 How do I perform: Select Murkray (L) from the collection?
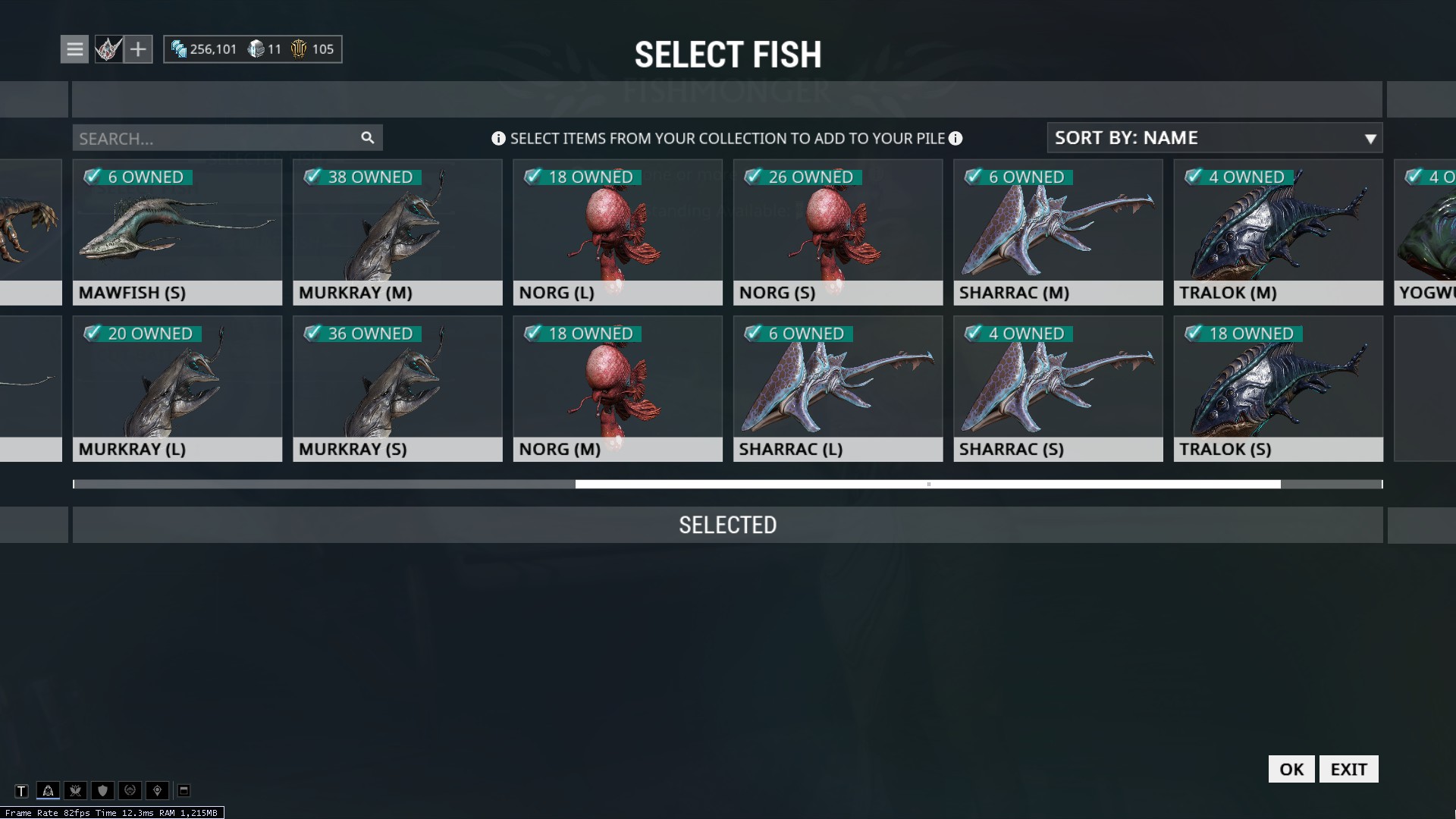pos(177,388)
